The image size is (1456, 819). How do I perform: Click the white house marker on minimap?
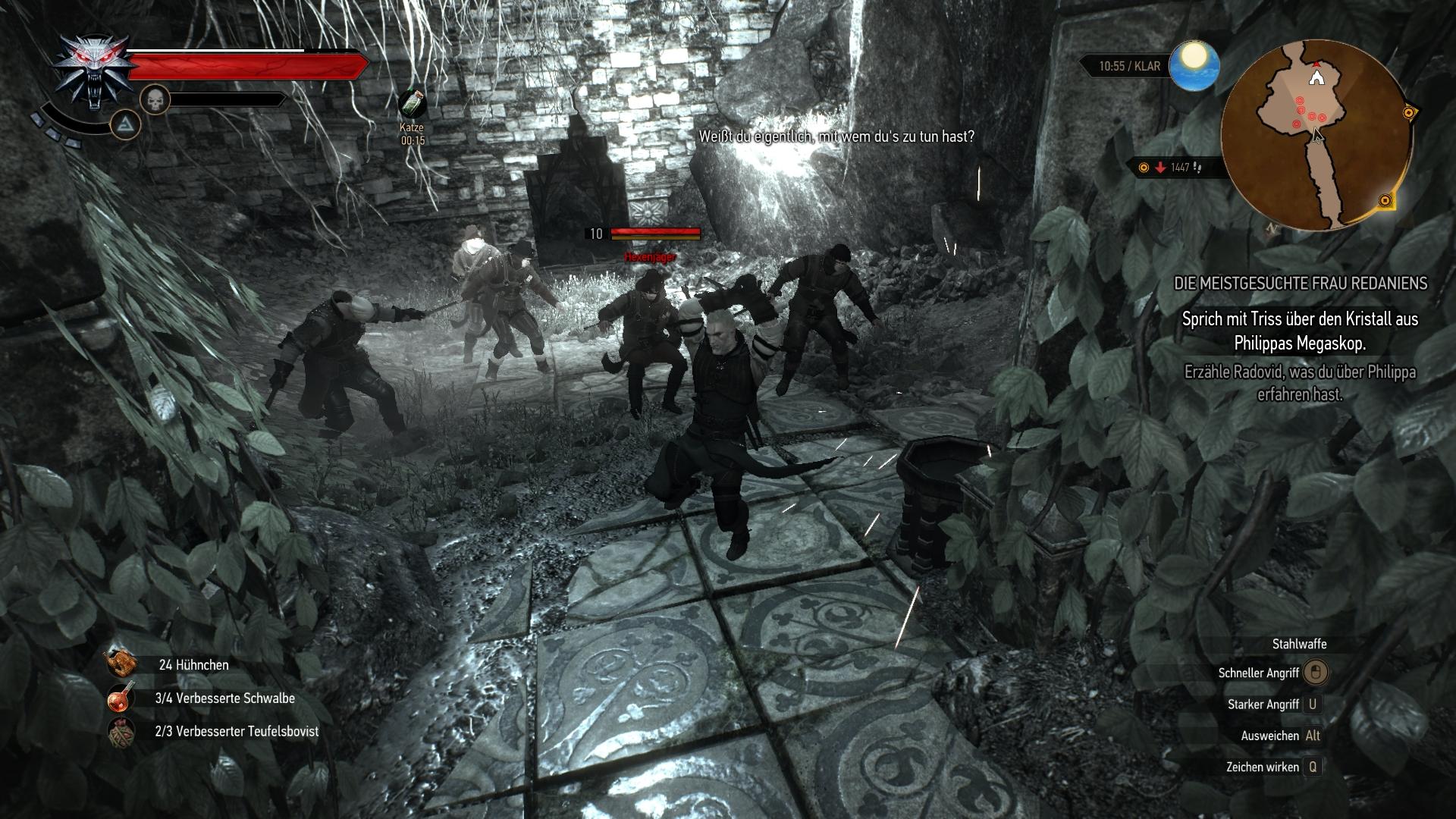pos(1316,77)
